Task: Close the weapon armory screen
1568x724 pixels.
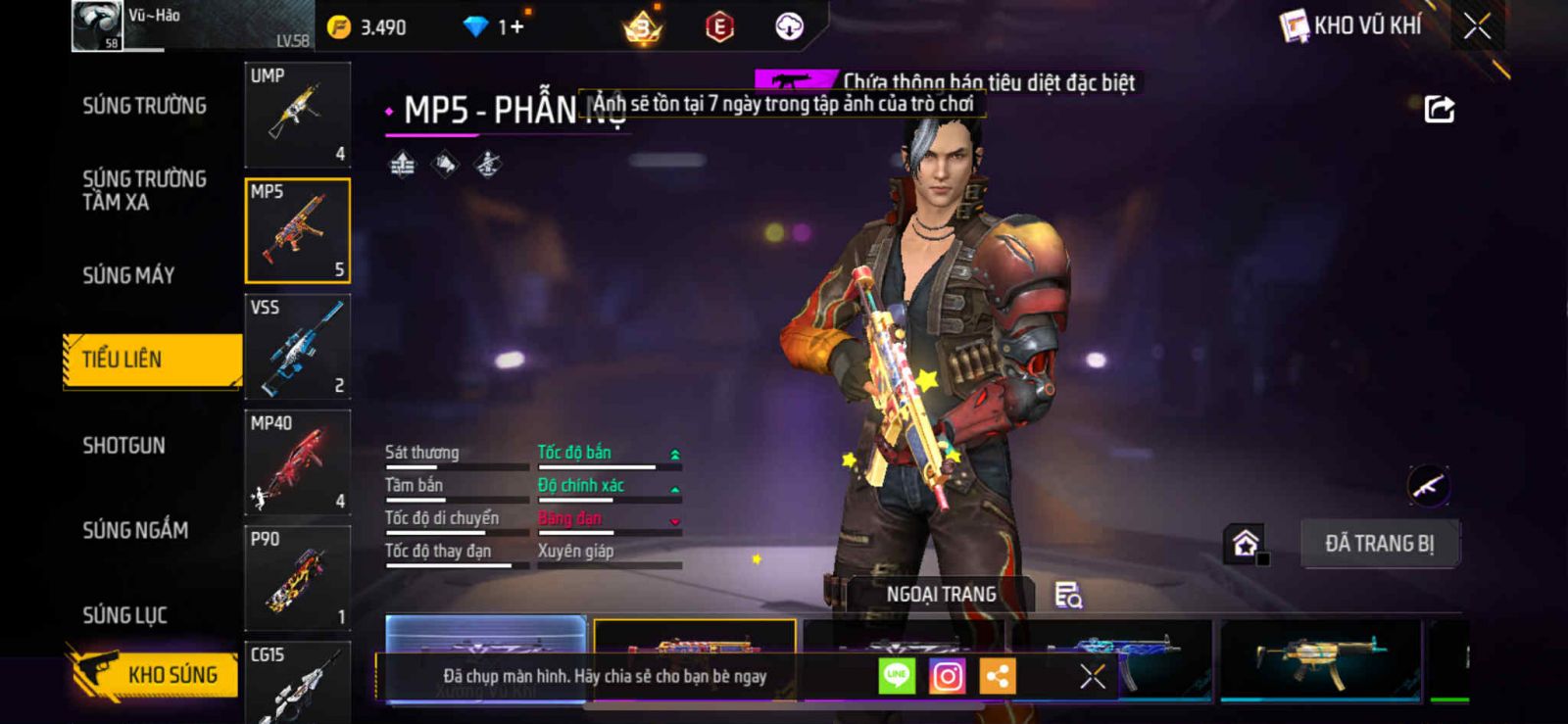Action: tap(1477, 26)
